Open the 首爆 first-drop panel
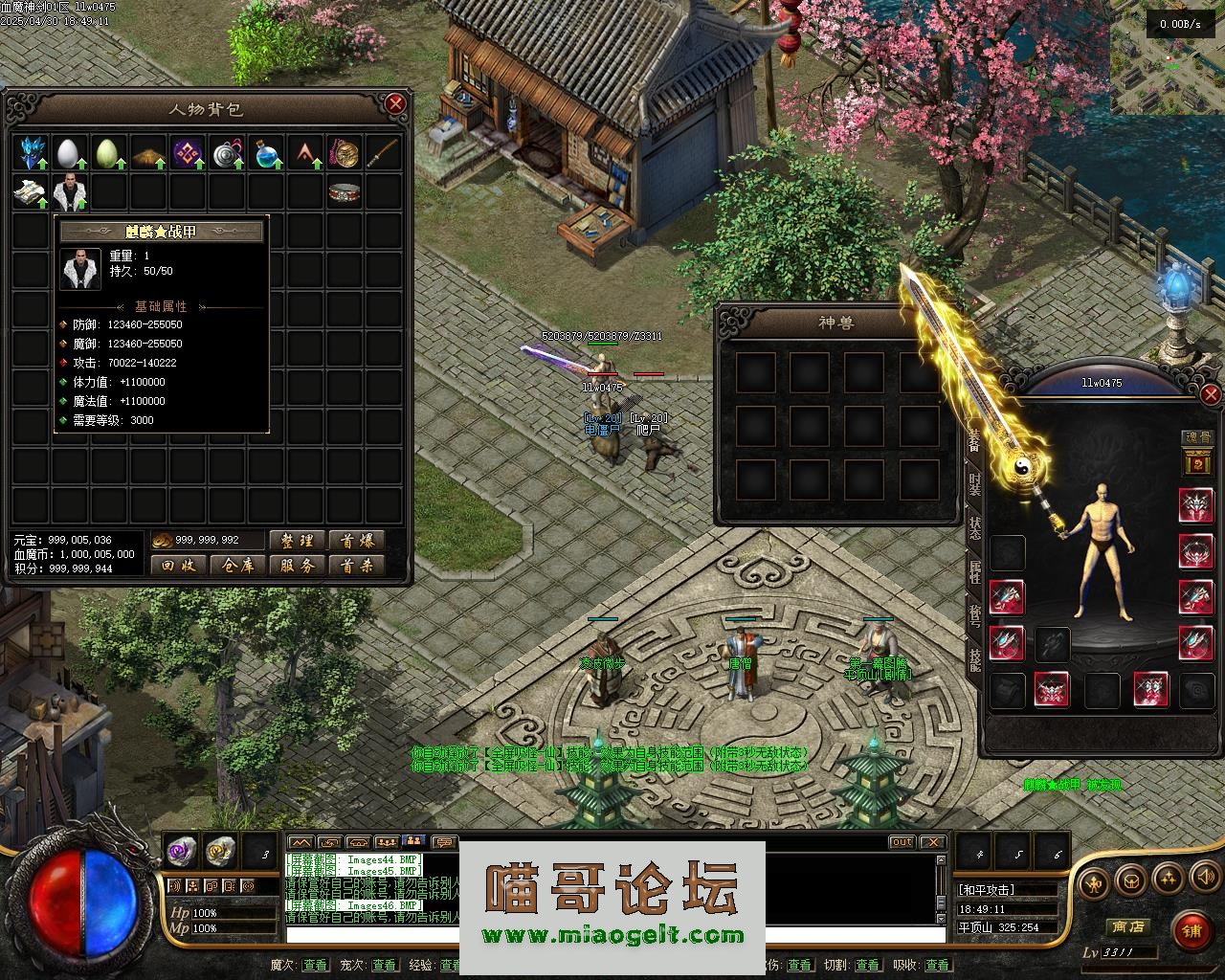This screenshot has height=980, width=1225. (356, 541)
